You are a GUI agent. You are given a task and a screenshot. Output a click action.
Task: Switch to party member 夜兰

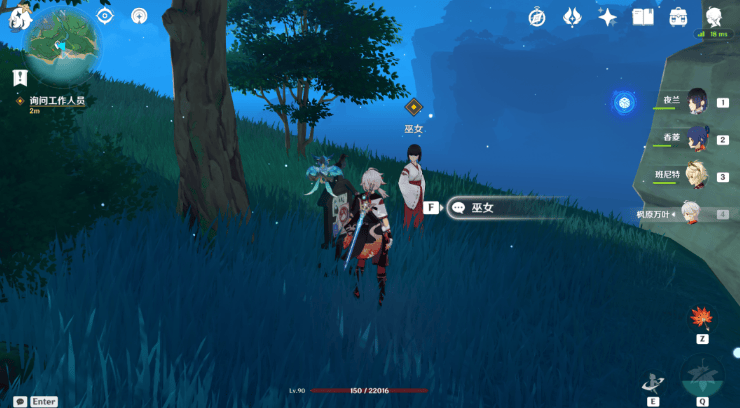[x=697, y=102]
